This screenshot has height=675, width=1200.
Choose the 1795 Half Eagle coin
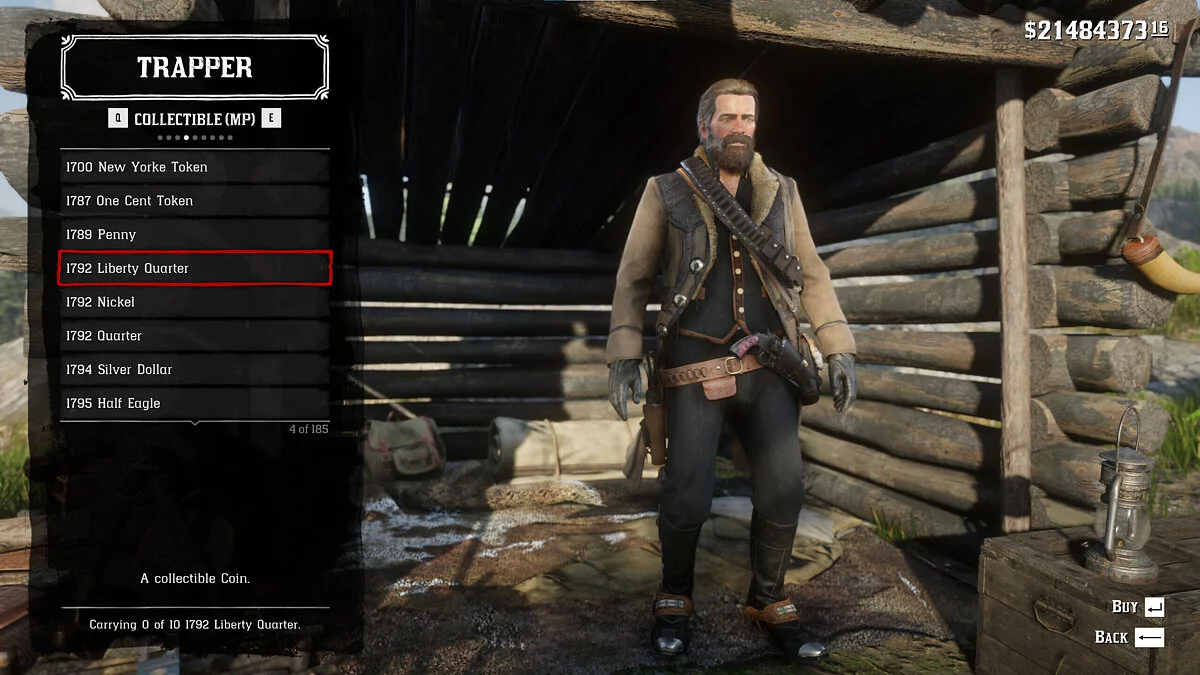[195, 404]
